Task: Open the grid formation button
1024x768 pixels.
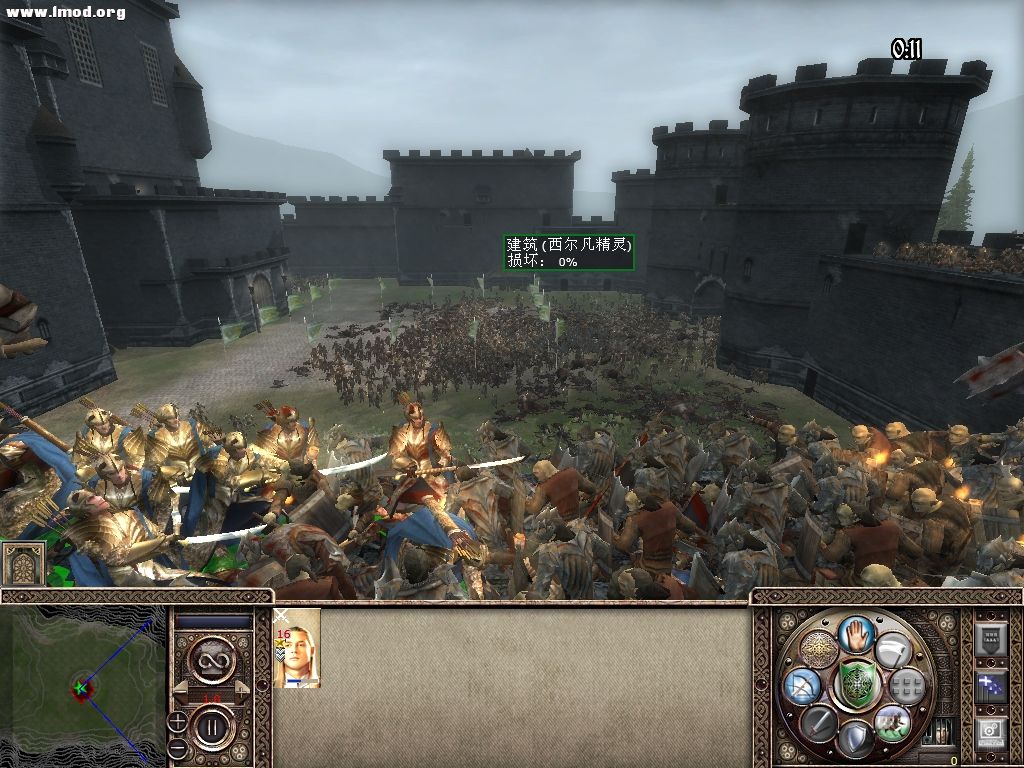Action: coord(906,686)
